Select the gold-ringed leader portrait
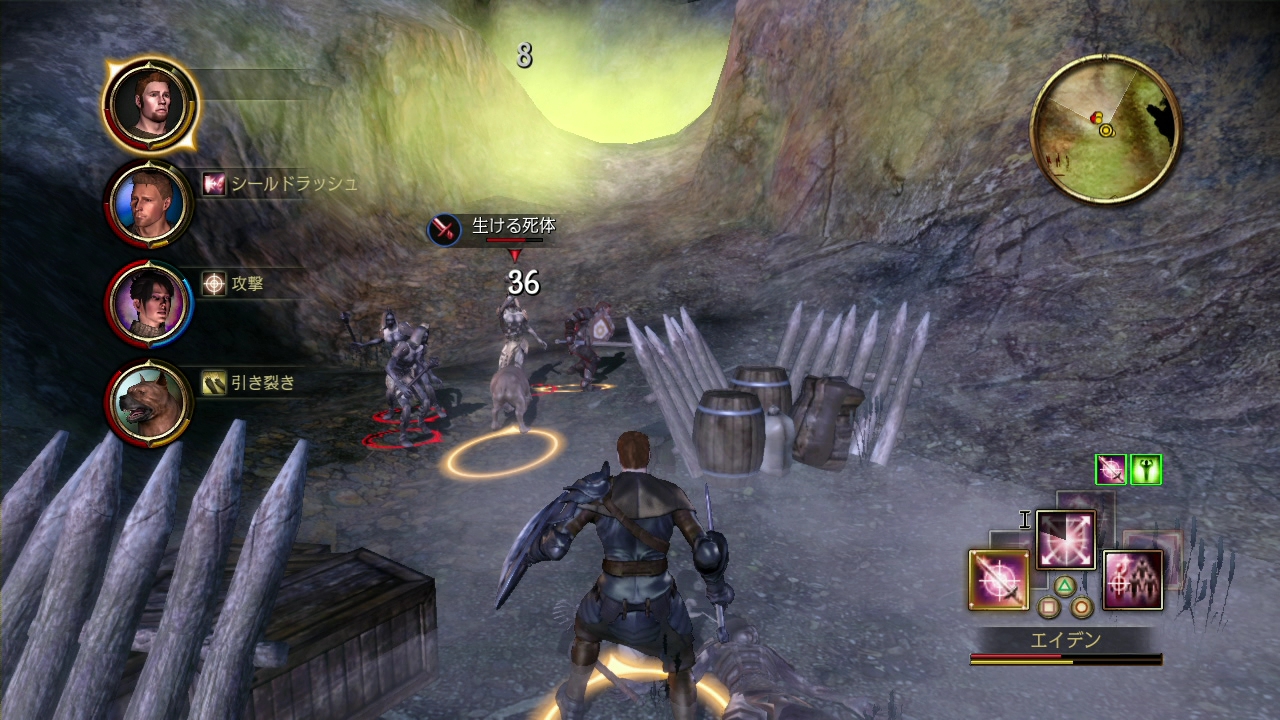This screenshot has width=1280, height=720. click(150, 104)
